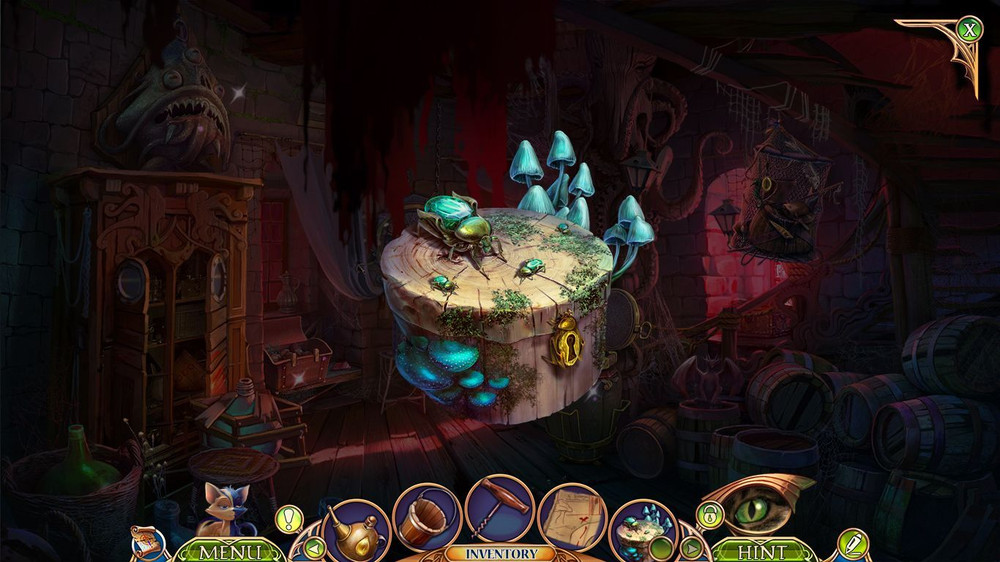Image resolution: width=1000 pixels, height=562 pixels.
Task: Use the Hint button
Action: (764, 551)
